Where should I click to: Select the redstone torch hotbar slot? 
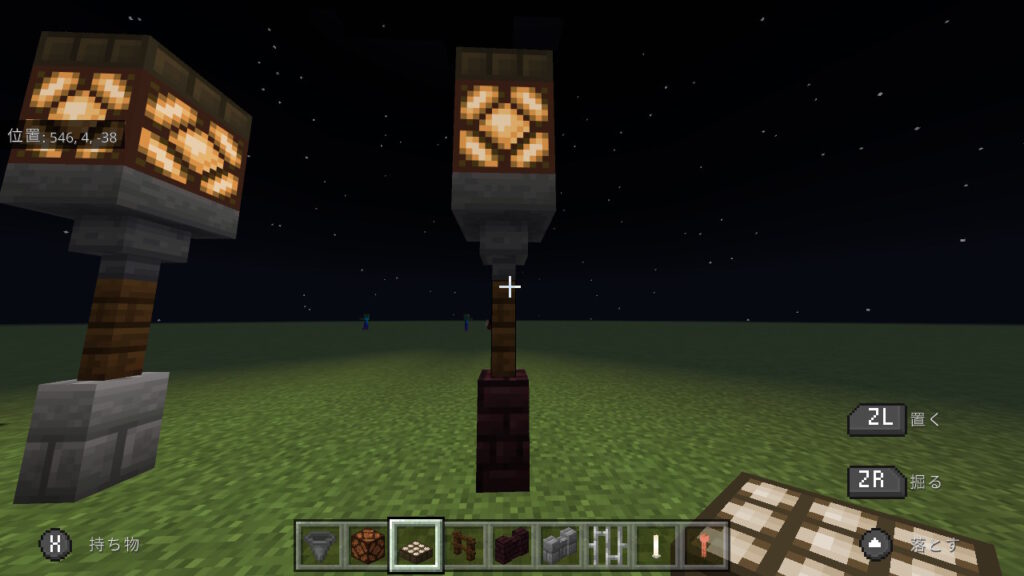(x=703, y=546)
